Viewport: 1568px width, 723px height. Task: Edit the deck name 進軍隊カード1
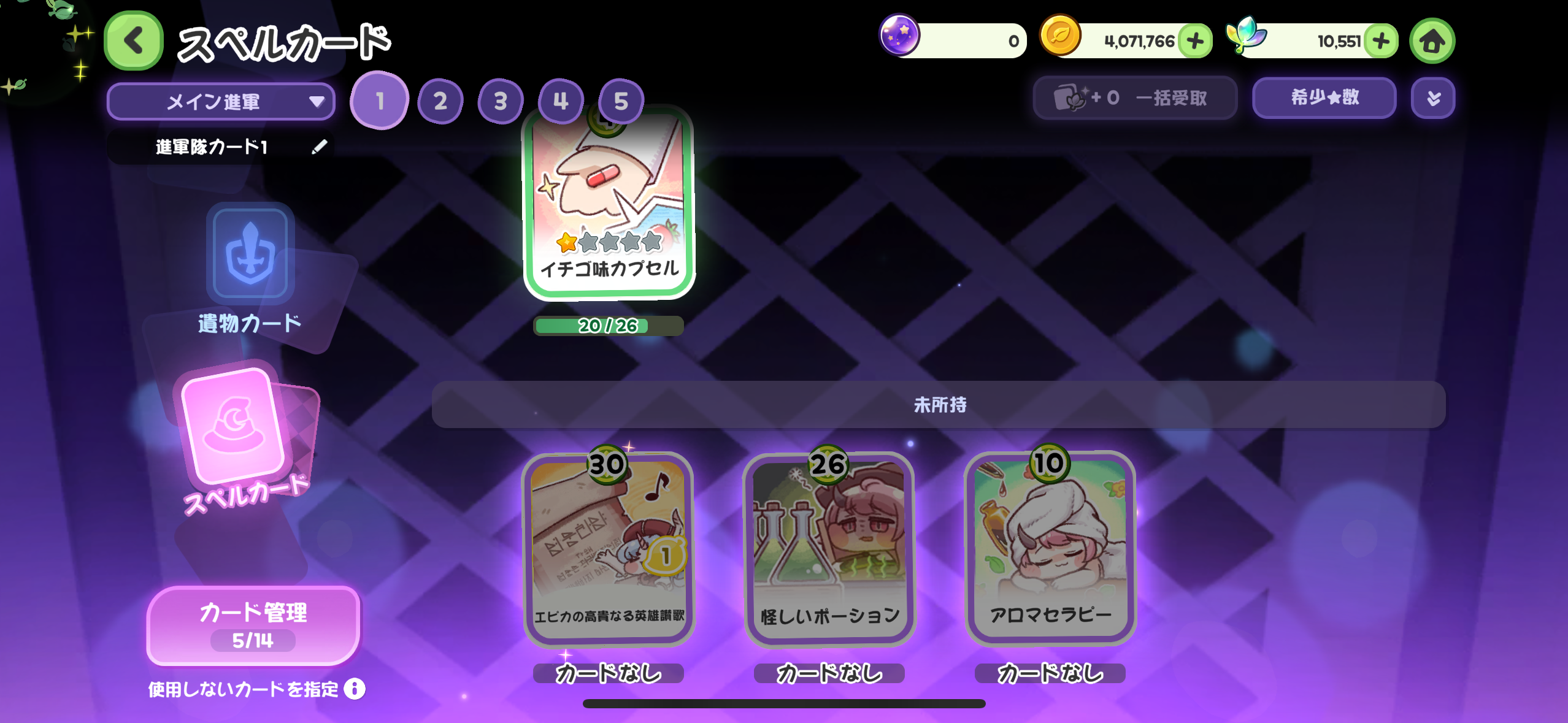pyautogui.click(x=319, y=147)
